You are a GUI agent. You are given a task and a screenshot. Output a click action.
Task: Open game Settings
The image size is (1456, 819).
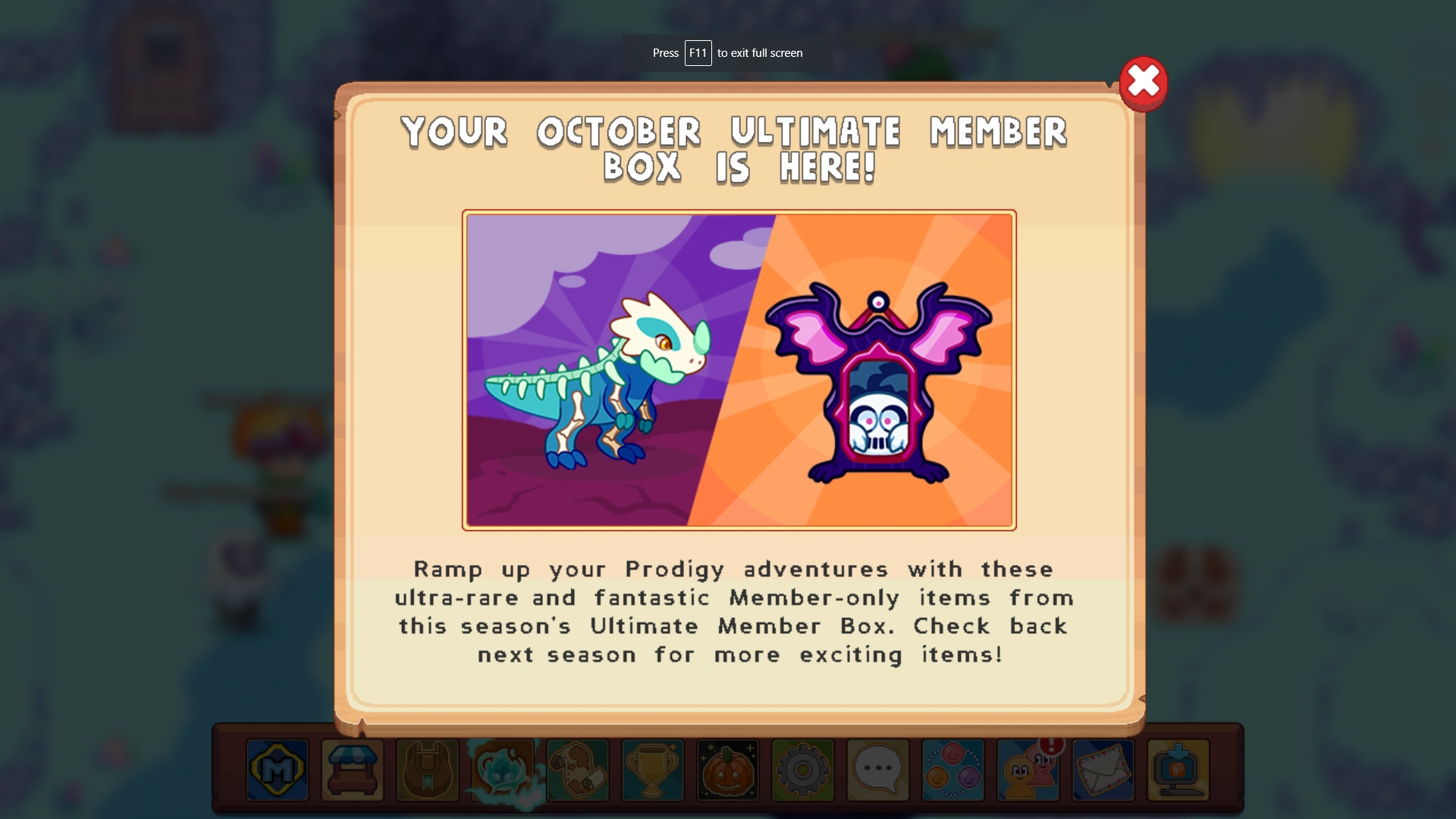(x=802, y=770)
